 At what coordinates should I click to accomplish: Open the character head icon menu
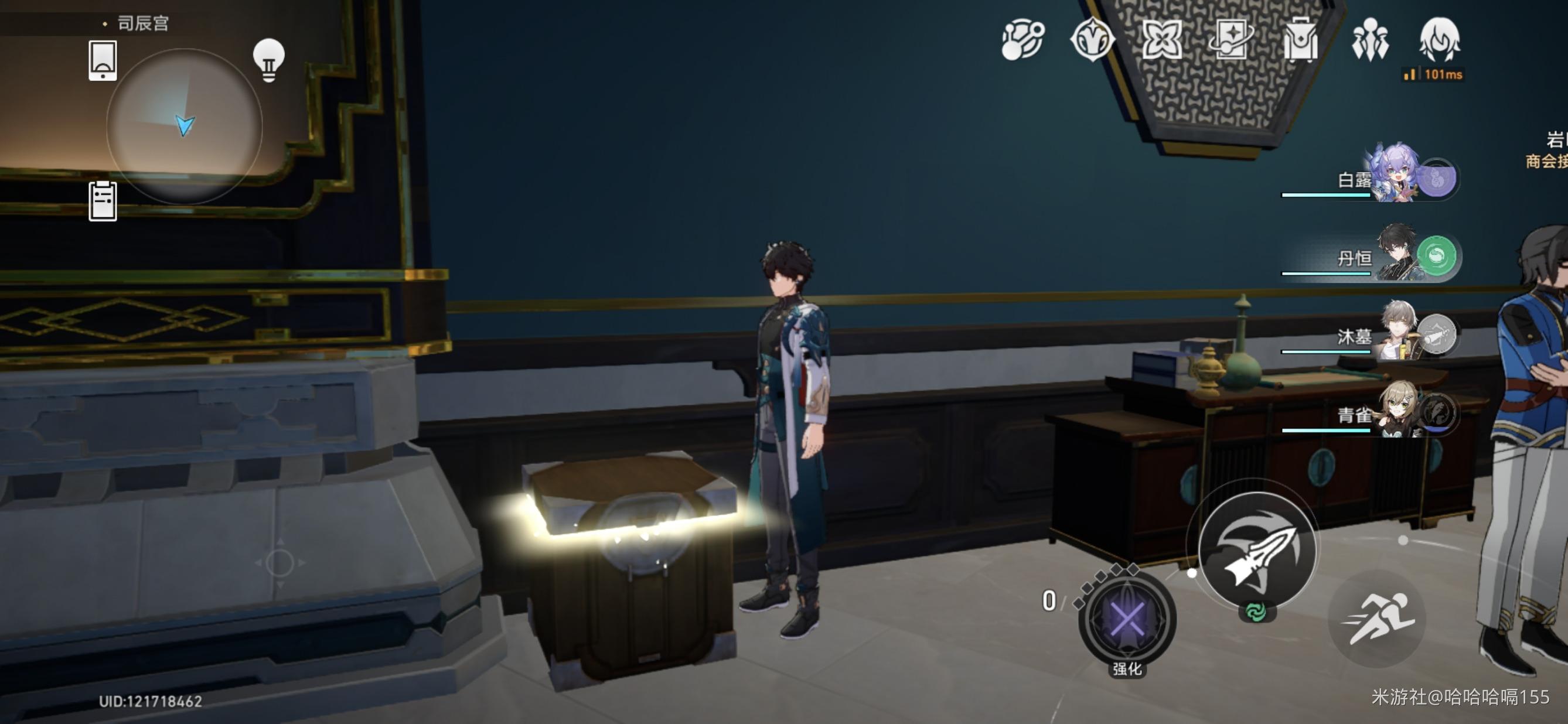pos(1439,40)
